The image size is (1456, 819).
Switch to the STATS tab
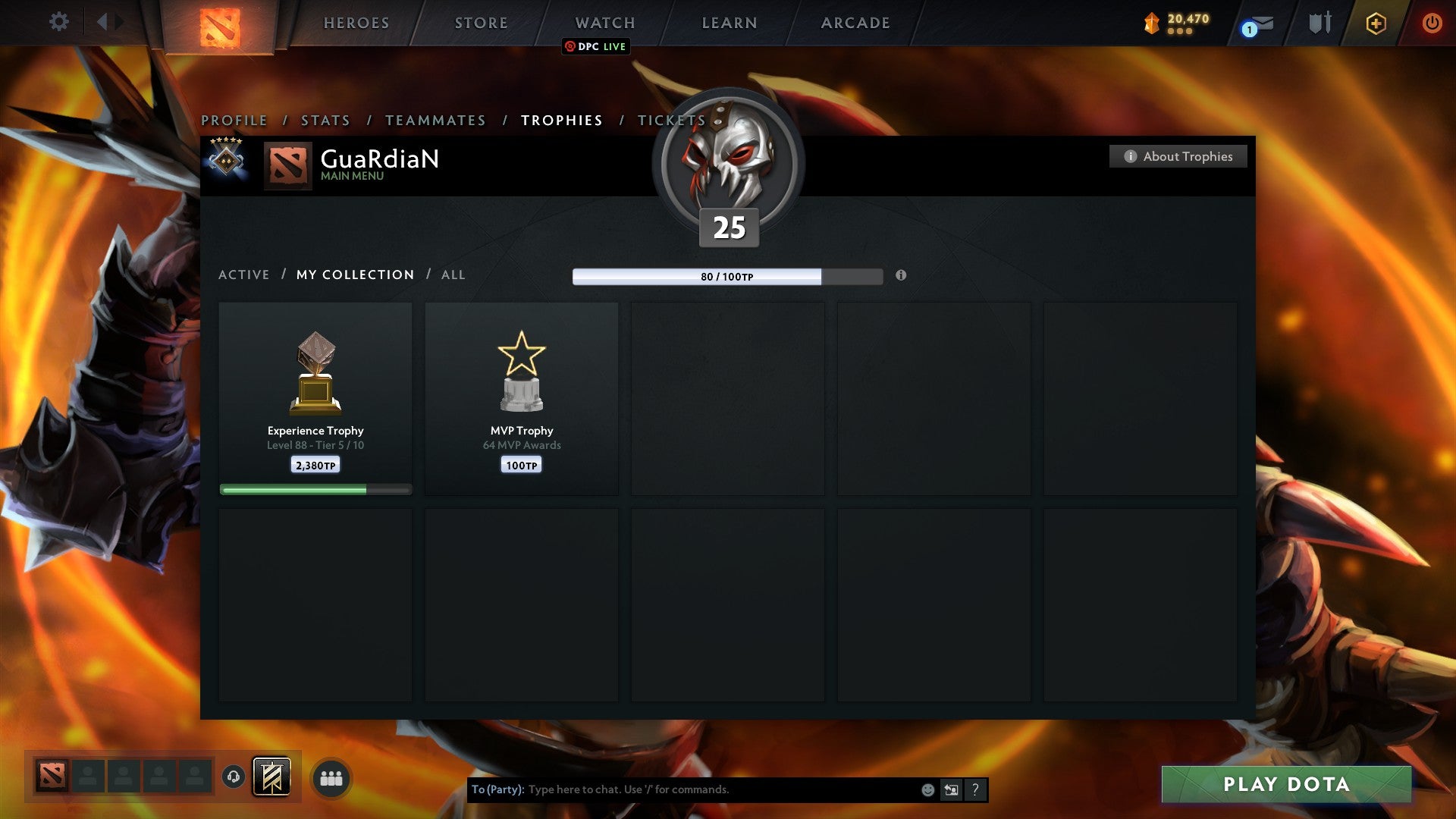coord(325,120)
